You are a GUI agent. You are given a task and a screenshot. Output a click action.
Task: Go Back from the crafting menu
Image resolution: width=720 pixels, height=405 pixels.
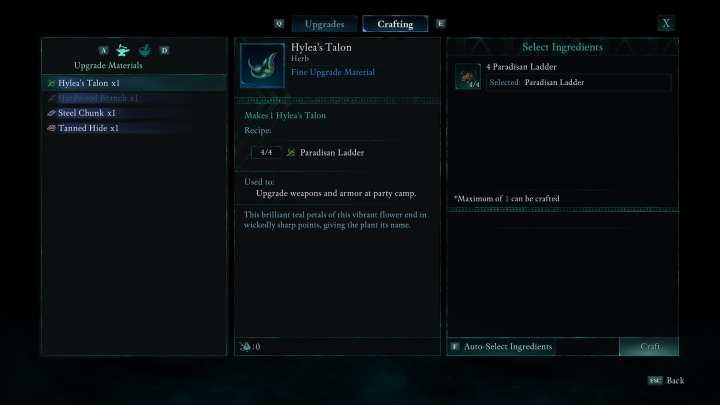tap(669, 381)
